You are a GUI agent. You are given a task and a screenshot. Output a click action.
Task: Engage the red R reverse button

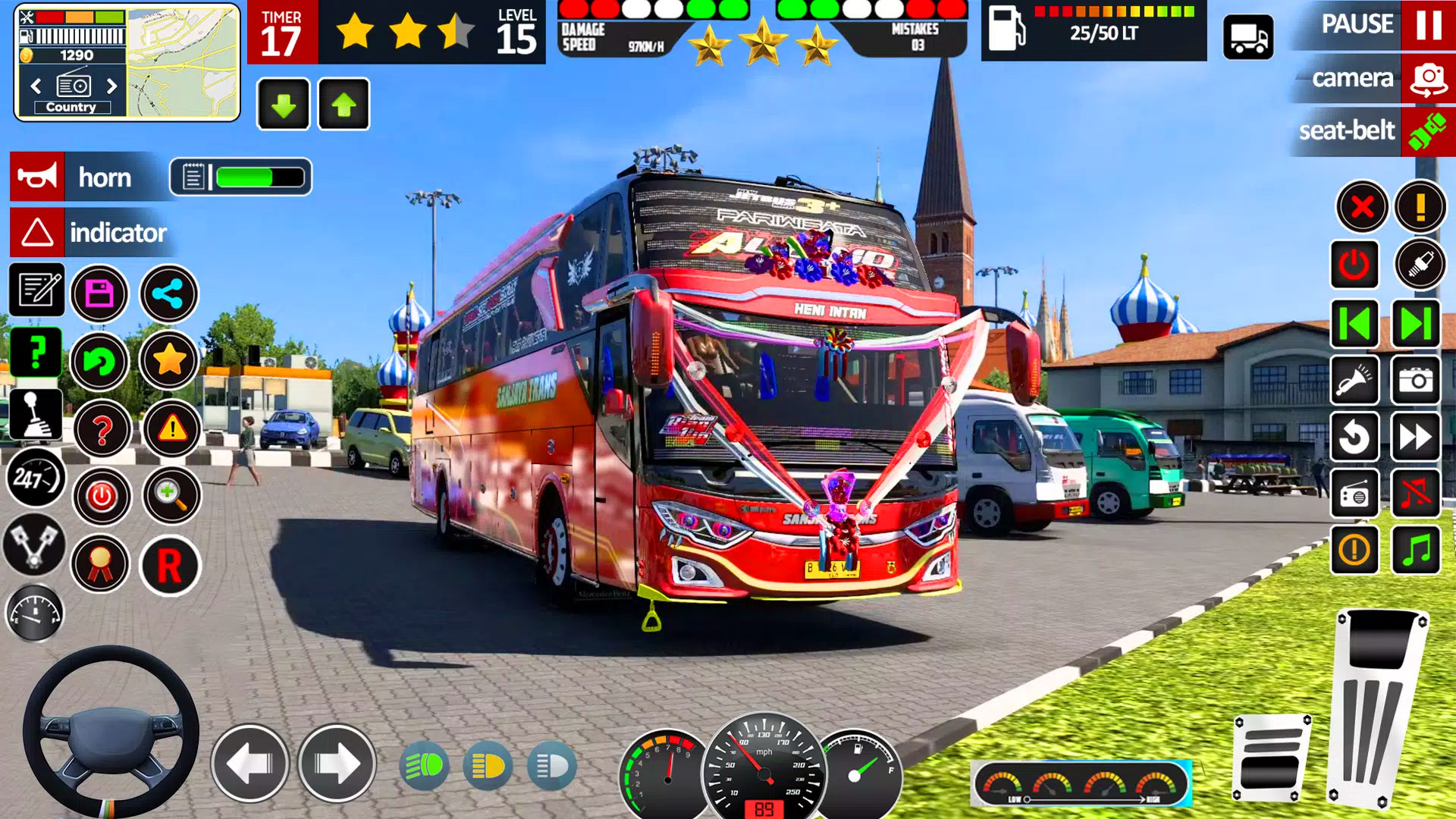coord(170,566)
